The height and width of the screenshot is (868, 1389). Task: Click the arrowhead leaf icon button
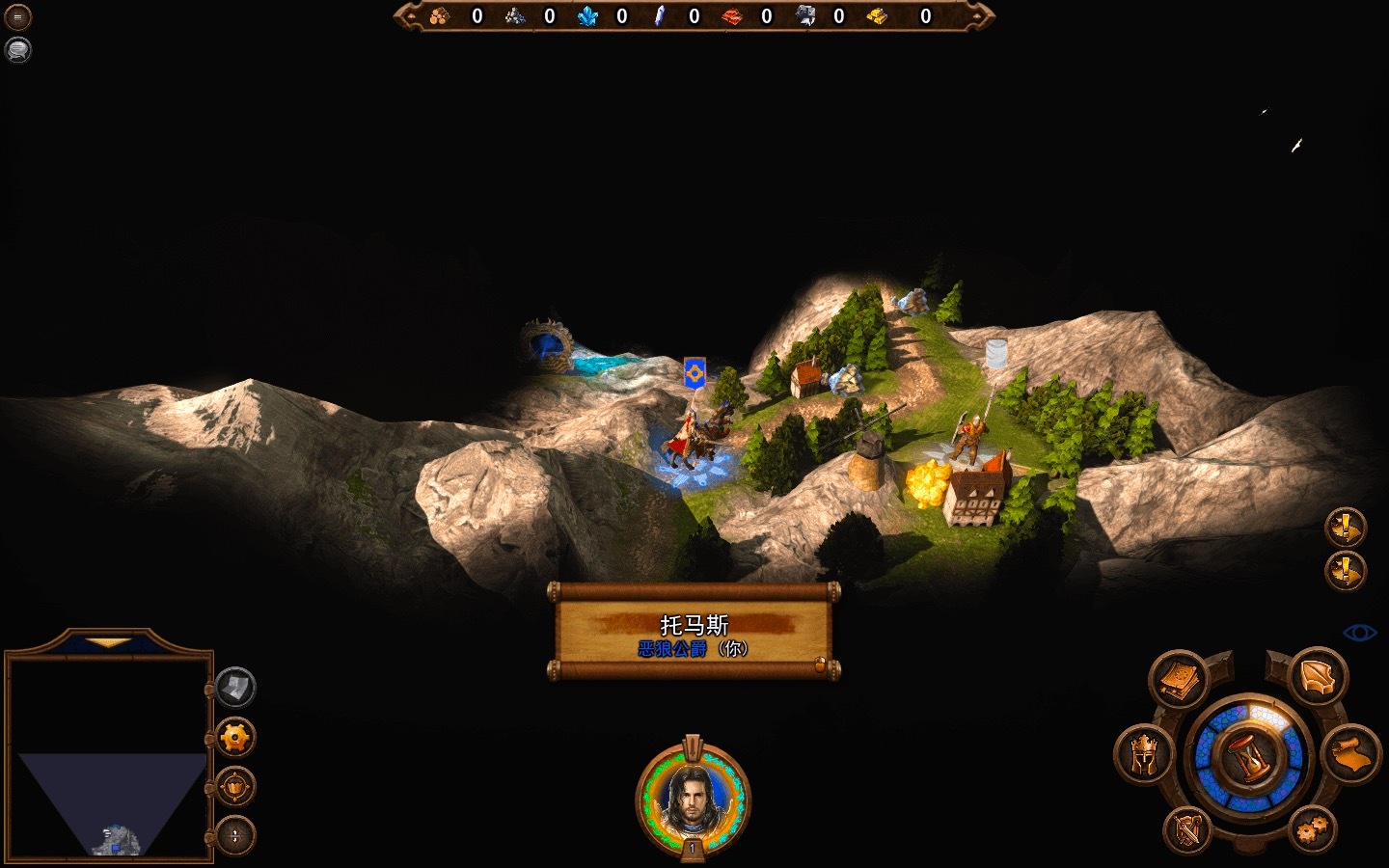(1317, 678)
